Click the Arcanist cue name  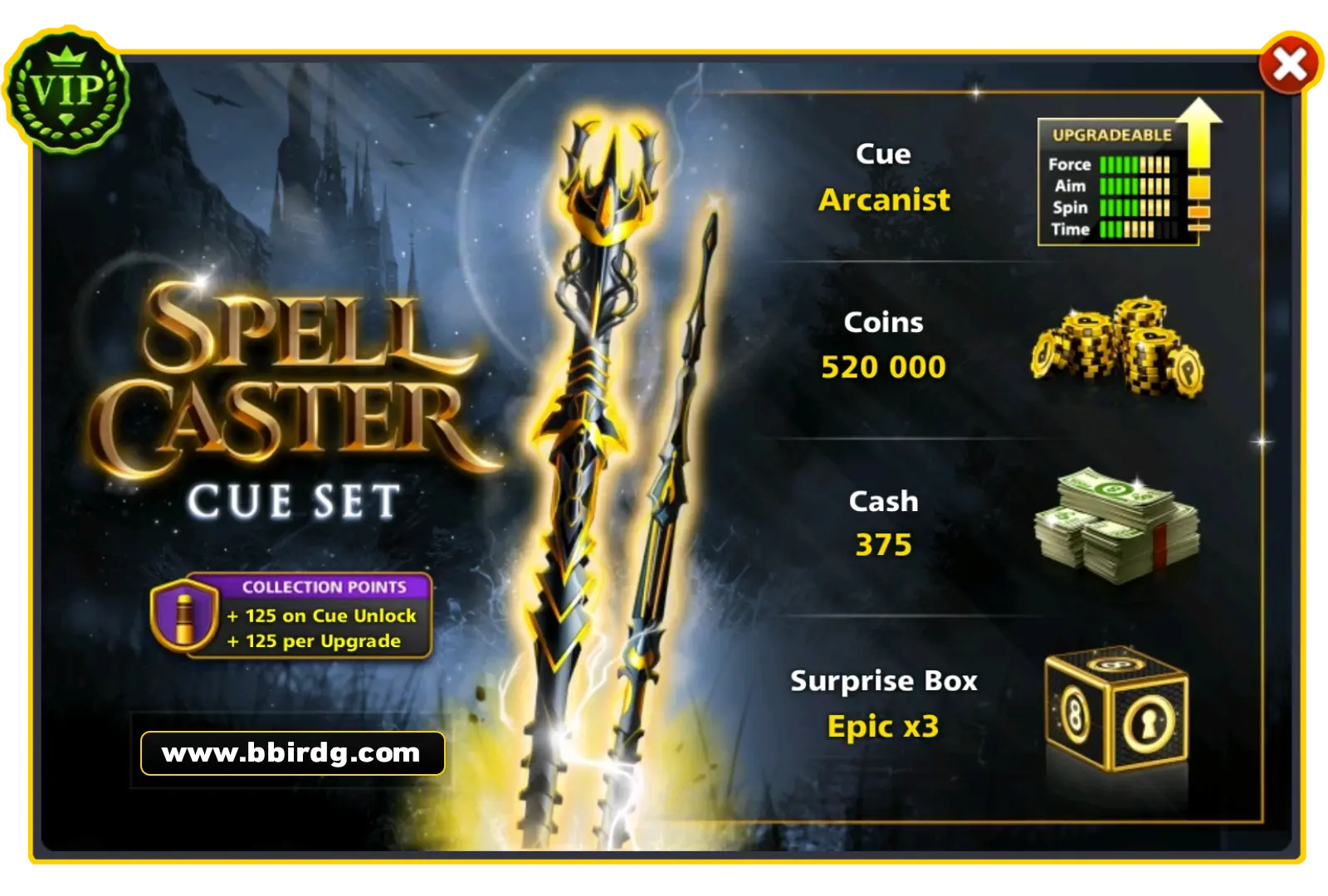coord(884,200)
